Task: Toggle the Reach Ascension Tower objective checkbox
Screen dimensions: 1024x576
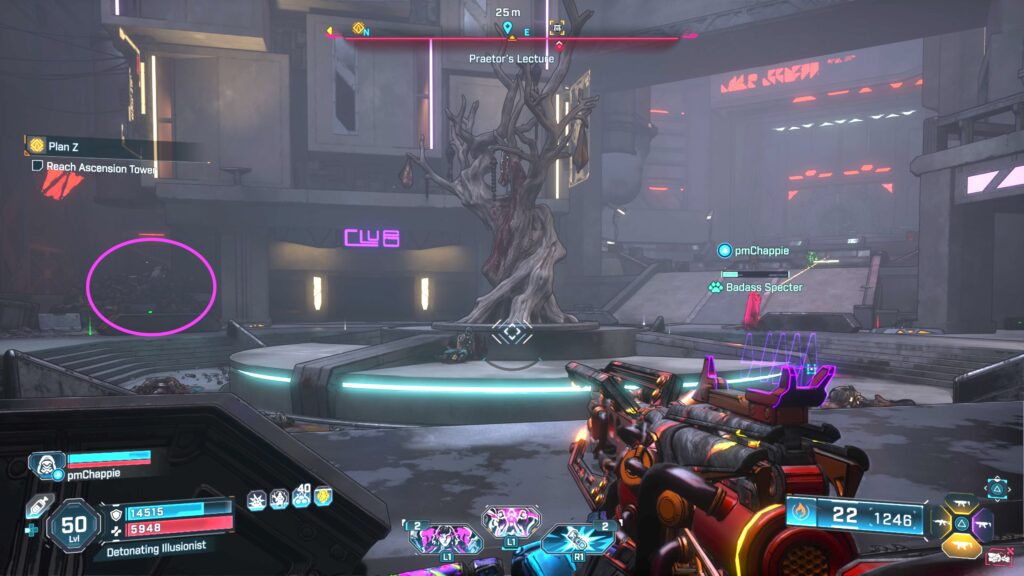Action: pyautogui.click(x=37, y=168)
